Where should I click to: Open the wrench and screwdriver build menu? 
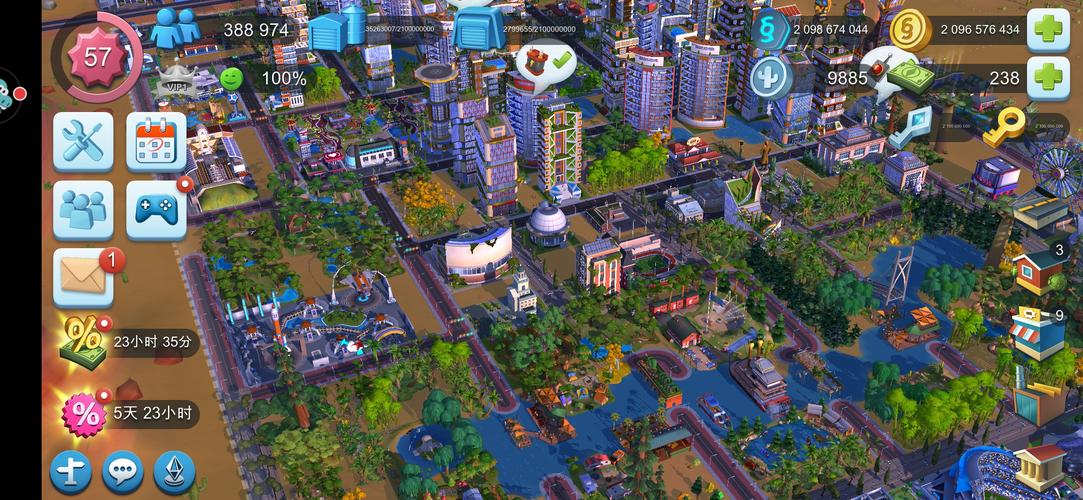[82, 141]
